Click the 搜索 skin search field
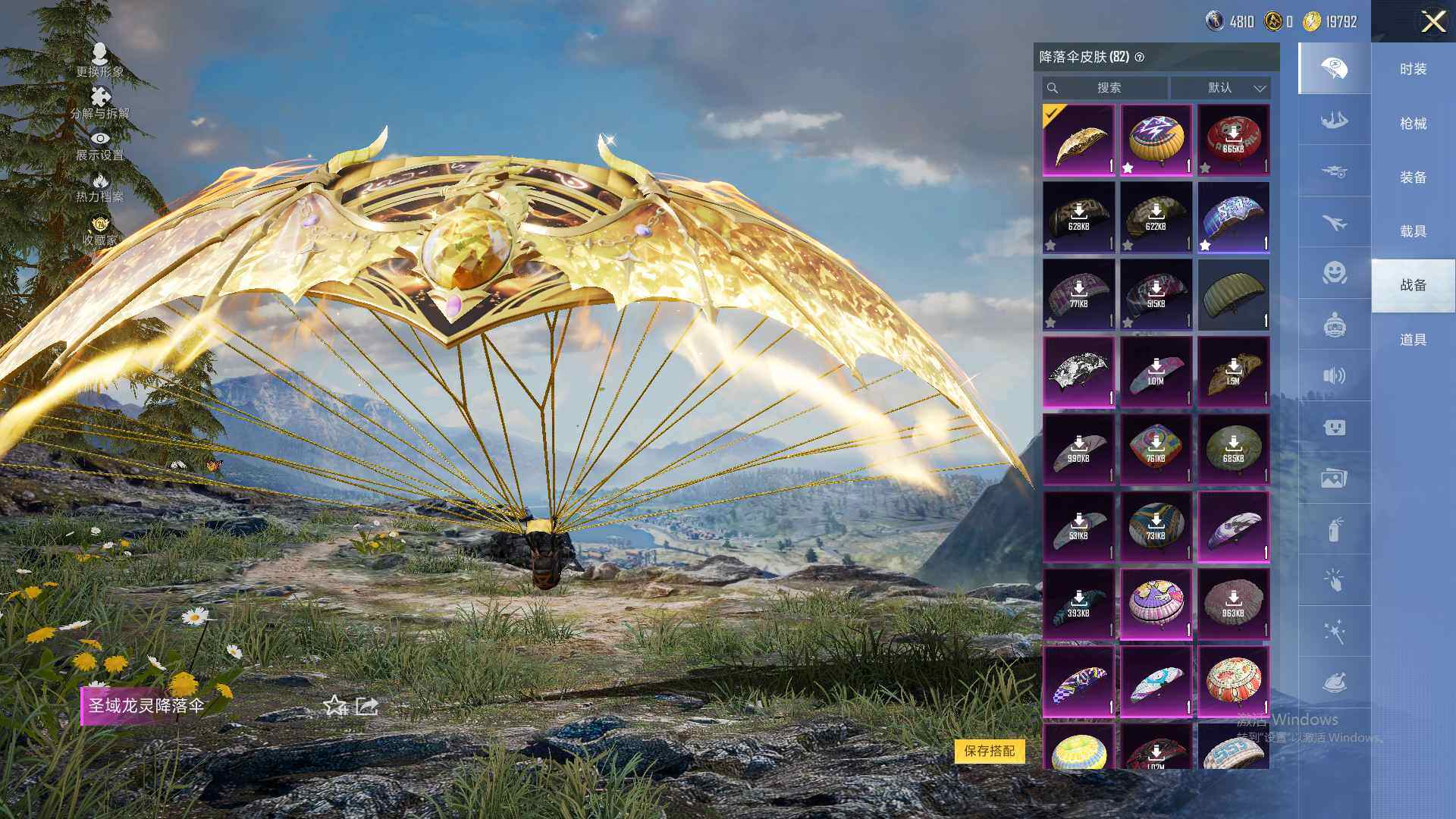The width and height of the screenshot is (1456, 819). point(1107,88)
